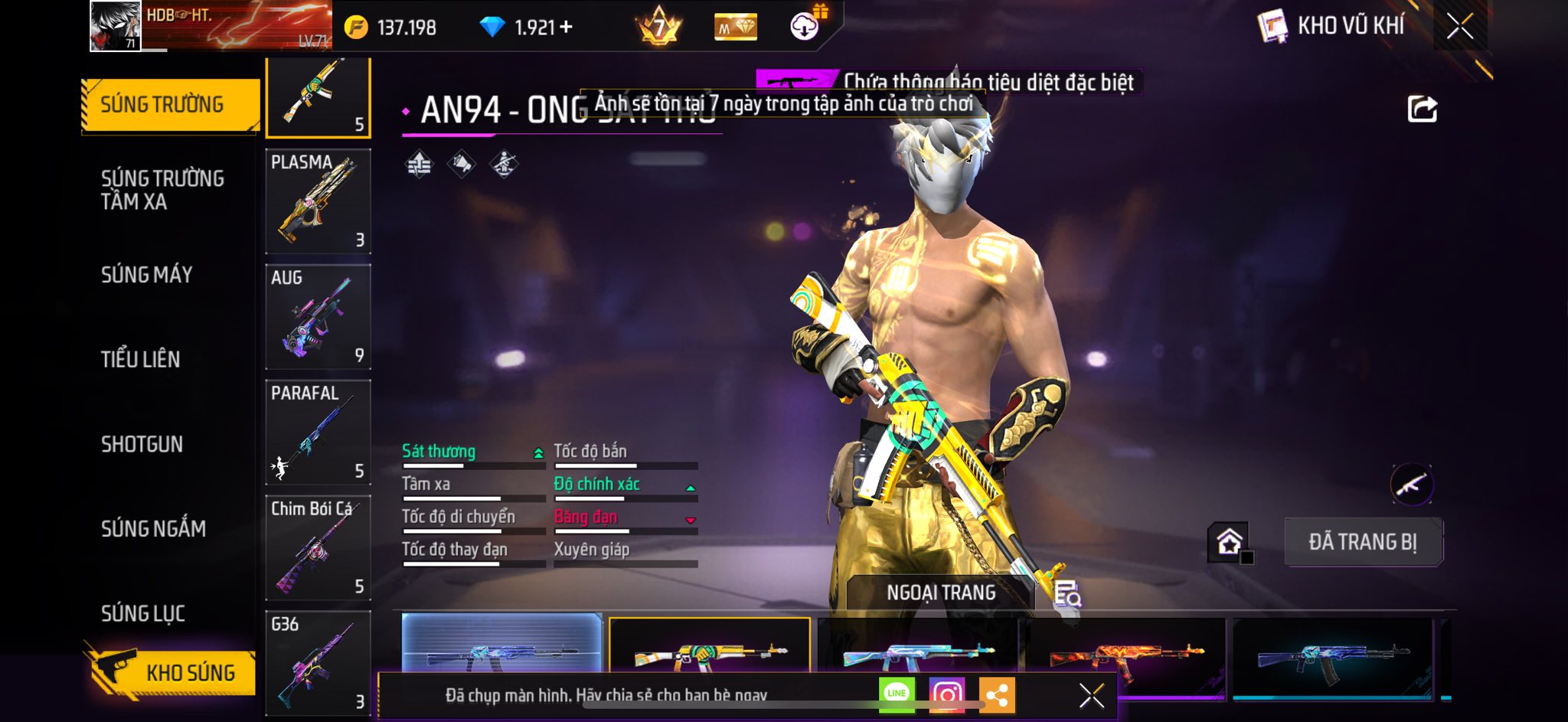Viewport: 1568px width, 722px height.
Task: Click the ĐÃ TRANG BỊ button
Action: (1363, 542)
